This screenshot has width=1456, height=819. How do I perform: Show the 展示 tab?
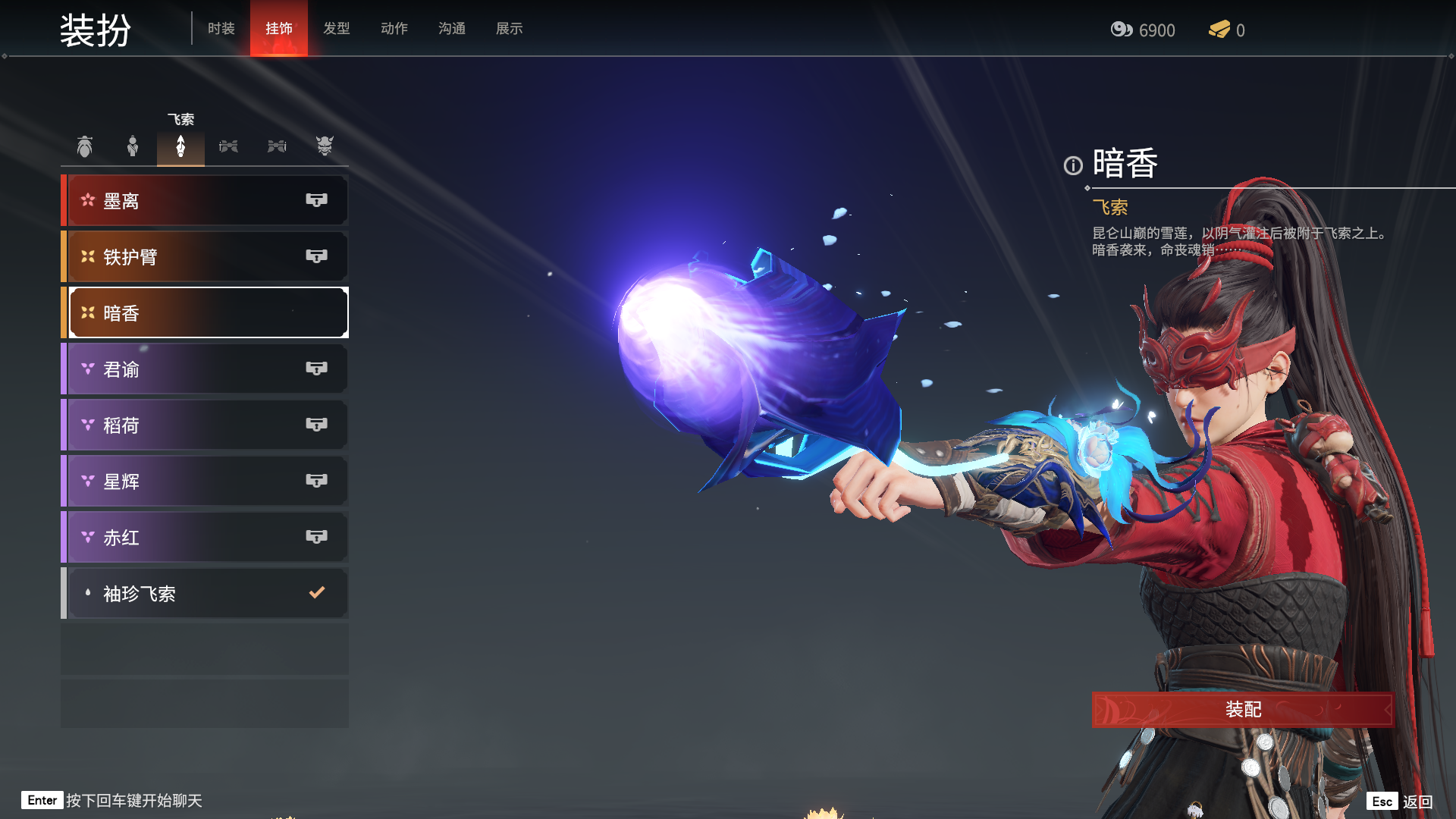coord(509,29)
